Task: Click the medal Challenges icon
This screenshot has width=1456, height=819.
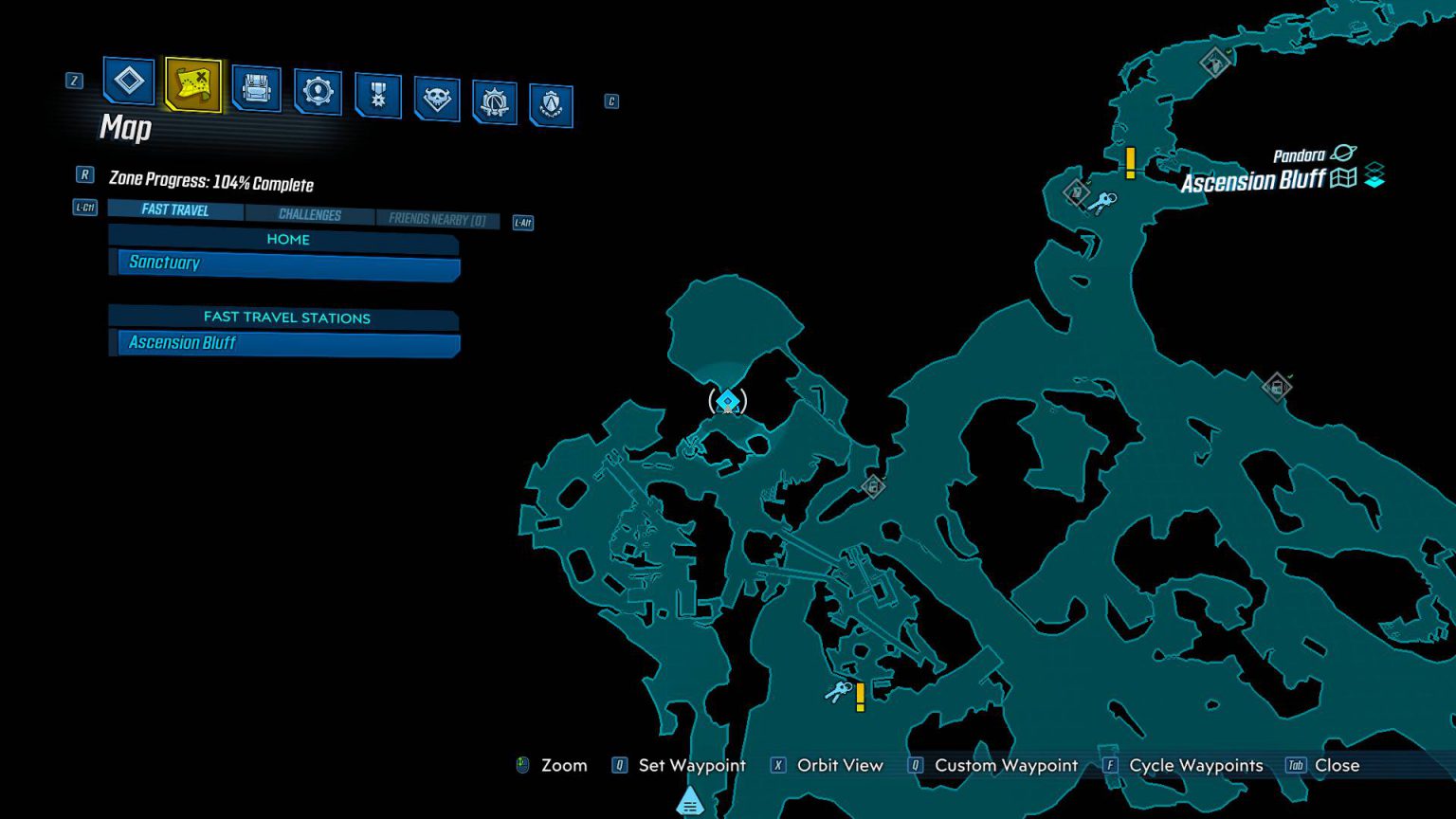Action: point(376,97)
